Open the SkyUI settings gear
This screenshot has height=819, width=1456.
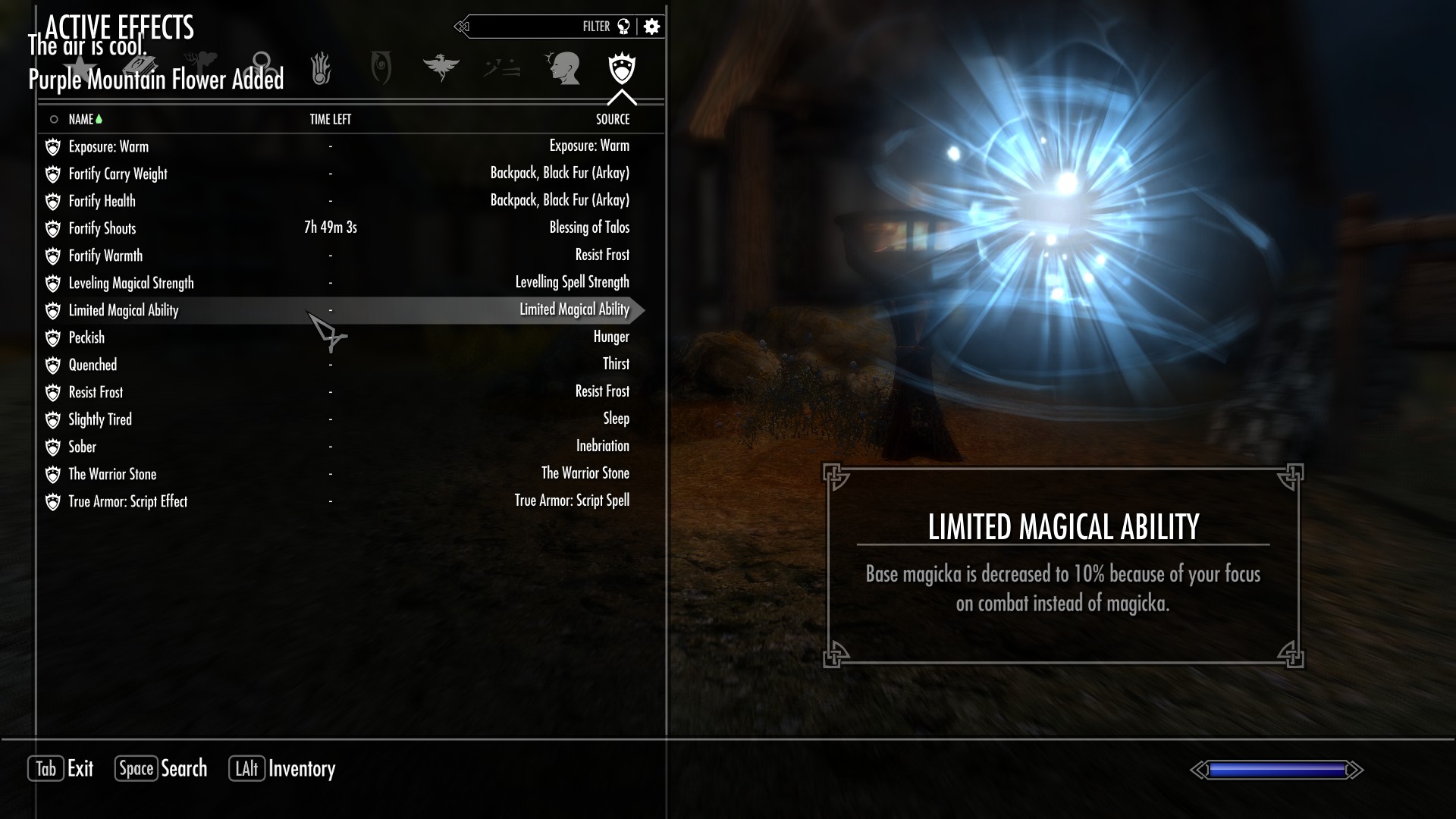pos(651,27)
